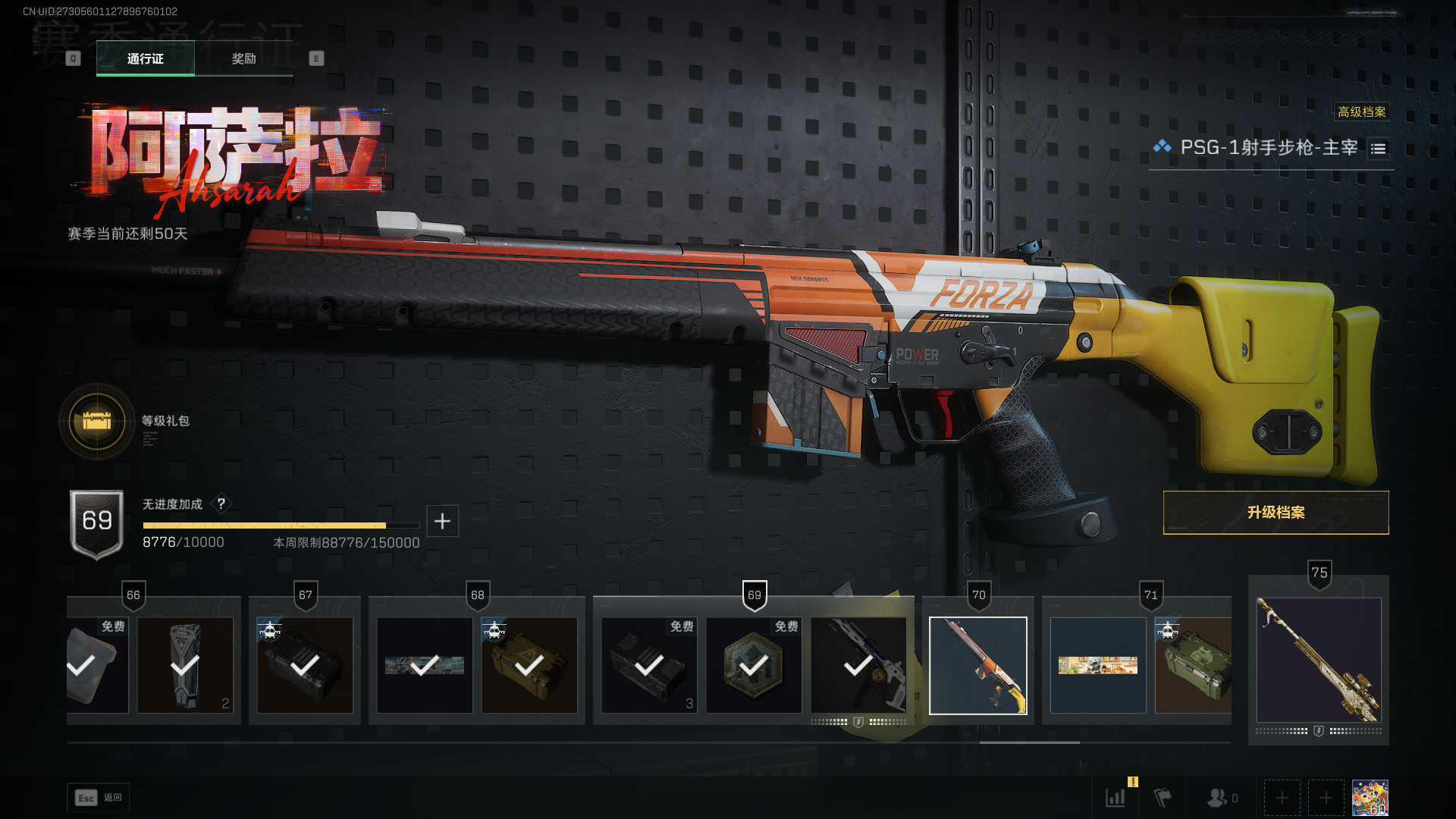
Task: Open the flag icon in bottom bar
Action: point(1162,798)
